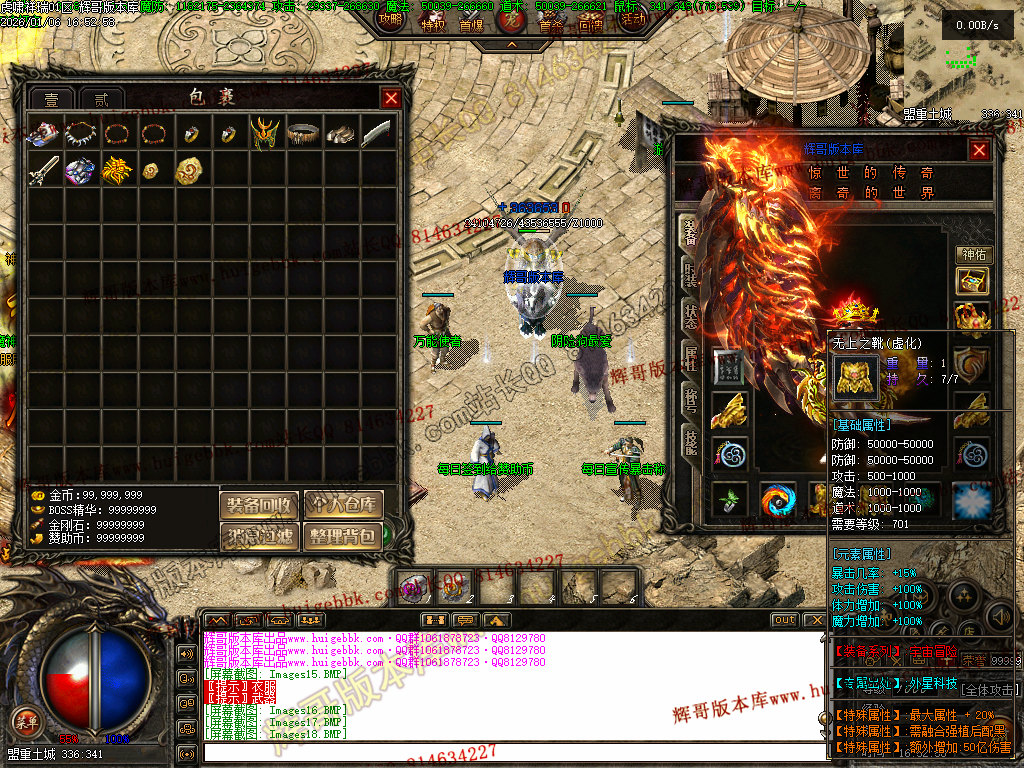1024x768 pixels.
Task: Close the 包裹 inventory window
Action: tap(391, 98)
